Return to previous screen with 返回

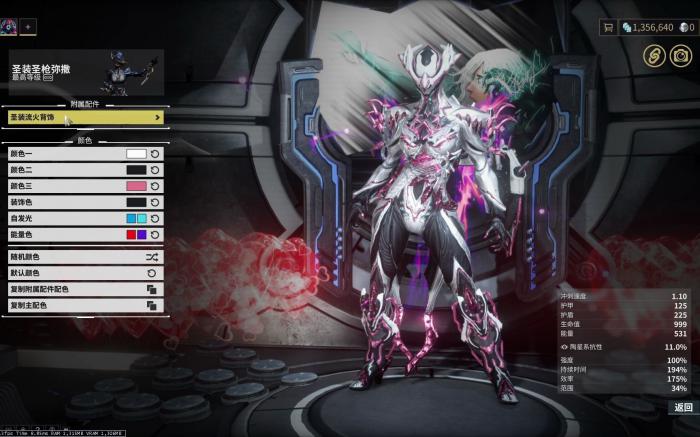pyautogui.click(x=682, y=407)
